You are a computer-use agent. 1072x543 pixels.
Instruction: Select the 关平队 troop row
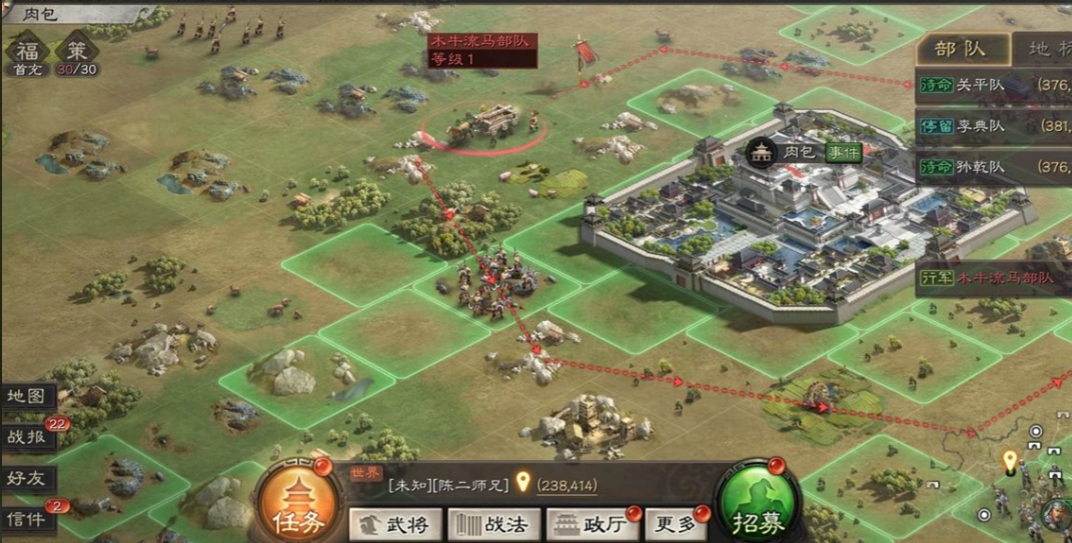pyautogui.click(x=992, y=85)
